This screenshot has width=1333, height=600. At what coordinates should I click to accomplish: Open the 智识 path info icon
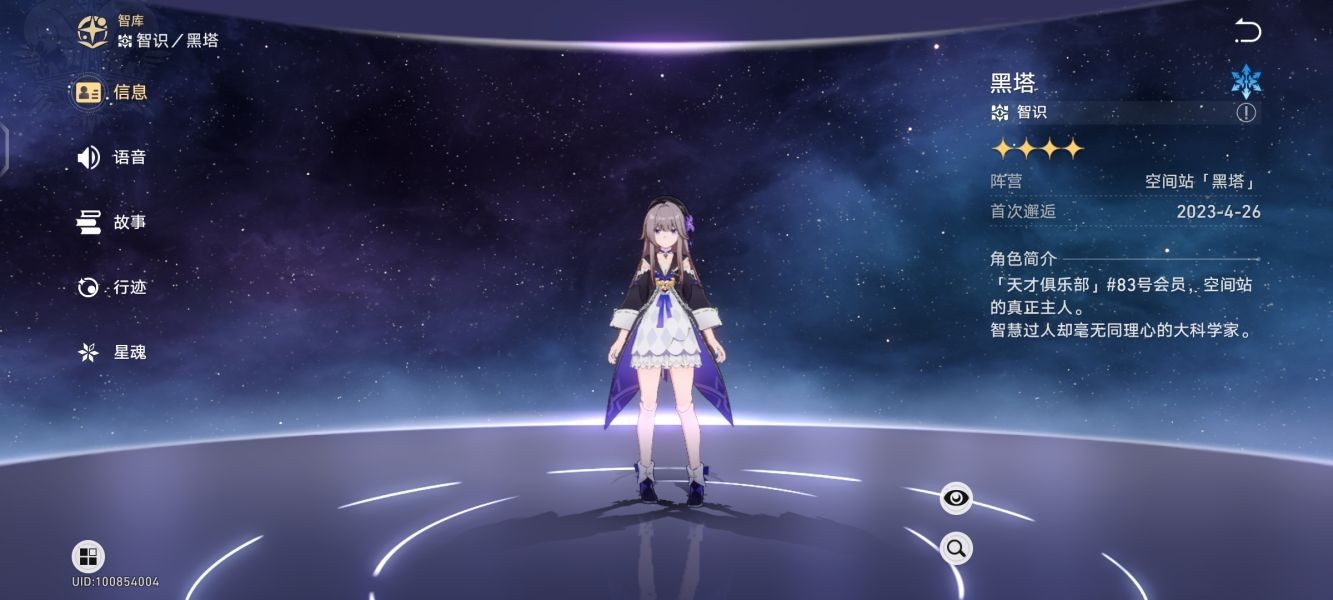[1245, 112]
